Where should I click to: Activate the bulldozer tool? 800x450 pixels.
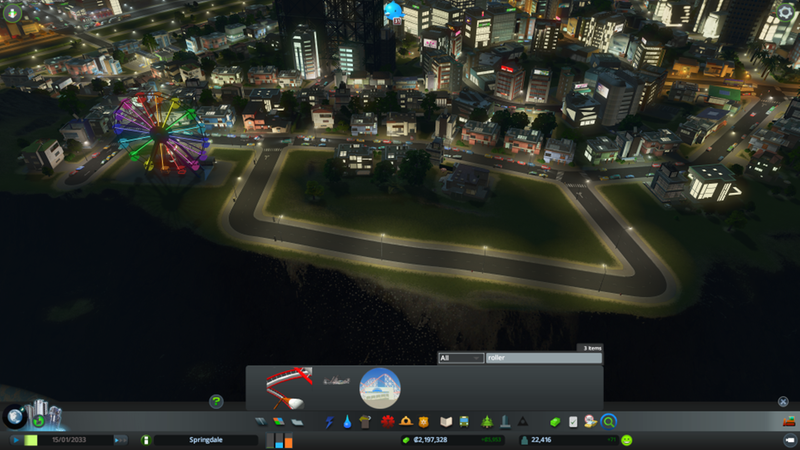point(787,421)
